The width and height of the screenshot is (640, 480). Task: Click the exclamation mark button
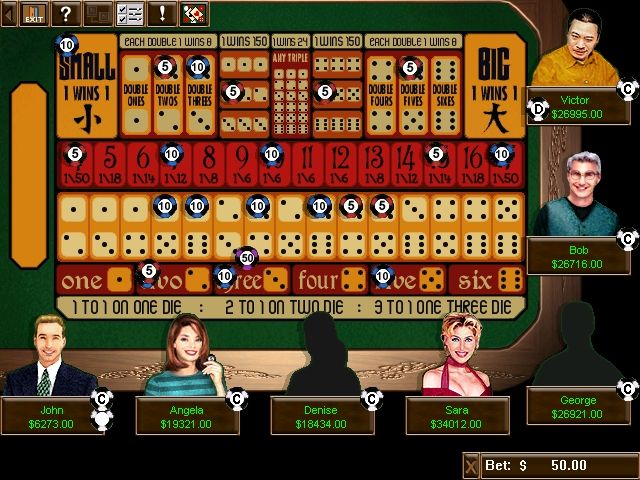tap(161, 13)
